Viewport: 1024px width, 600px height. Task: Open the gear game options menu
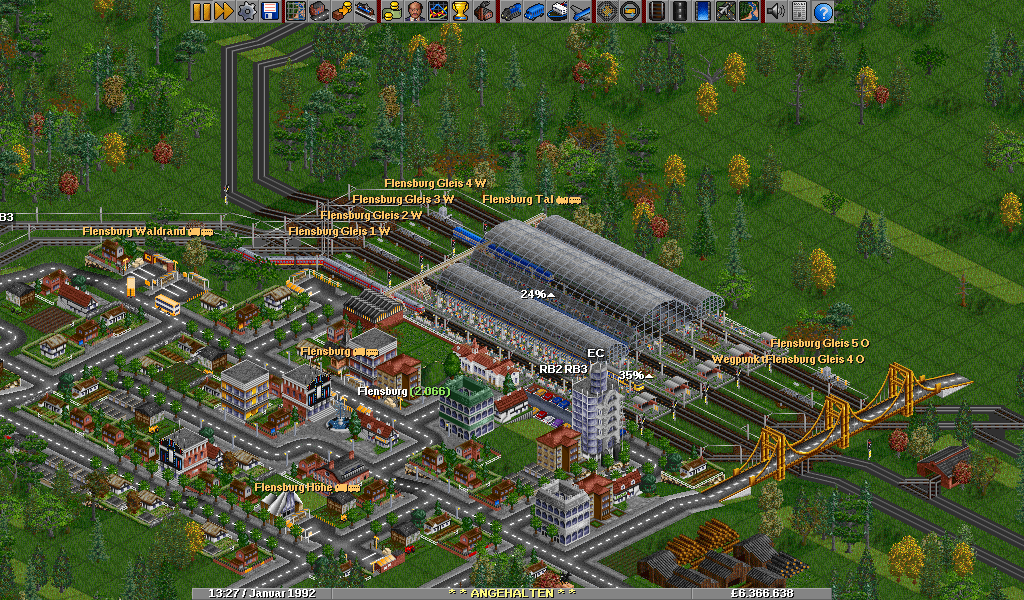(246, 12)
